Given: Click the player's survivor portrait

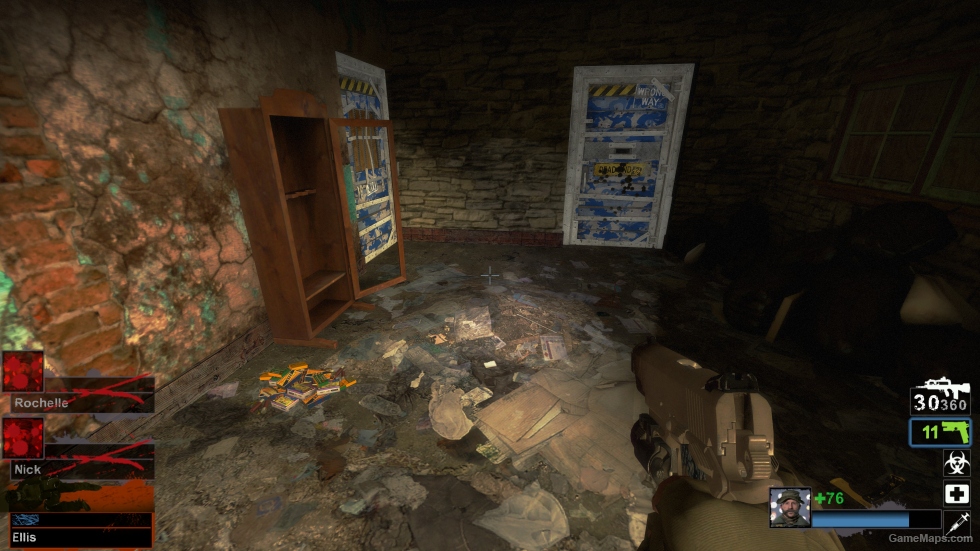Looking at the screenshot, I should pos(789,508).
